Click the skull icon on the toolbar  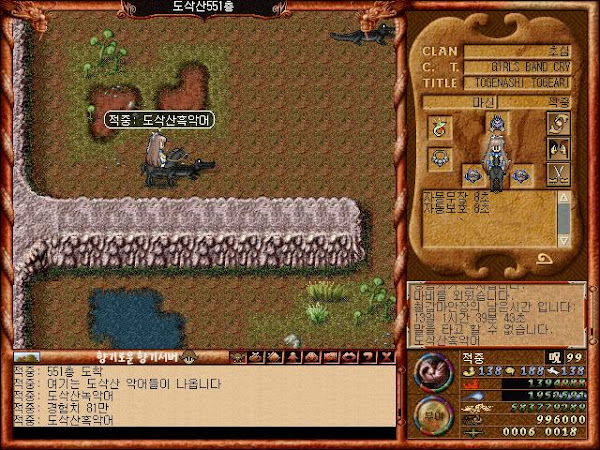click(x=236, y=355)
